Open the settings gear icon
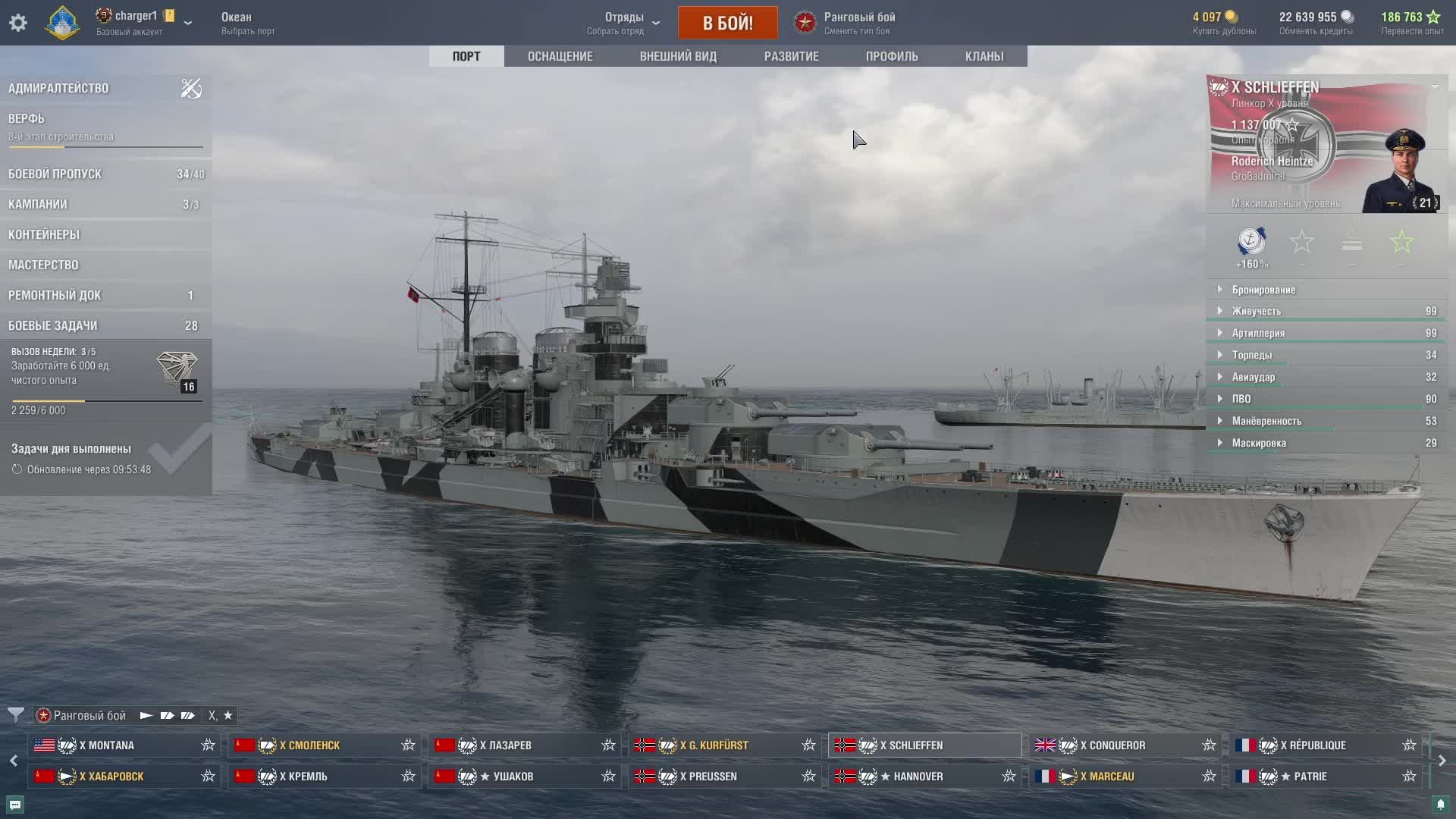This screenshot has width=1456, height=819. (x=18, y=23)
